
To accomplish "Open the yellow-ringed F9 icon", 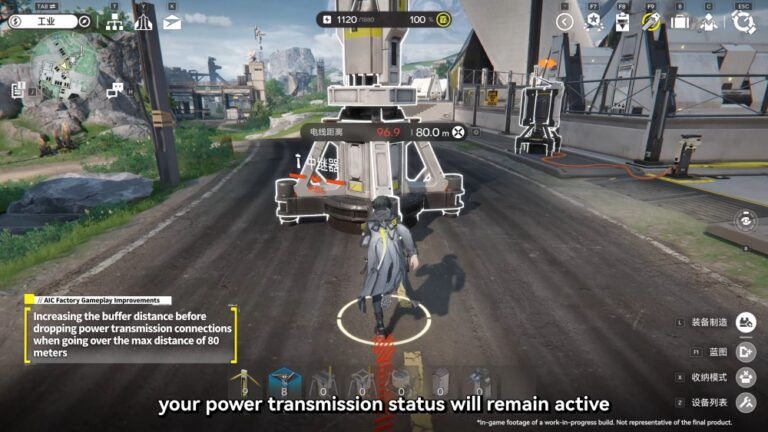I will [x=651, y=21].
